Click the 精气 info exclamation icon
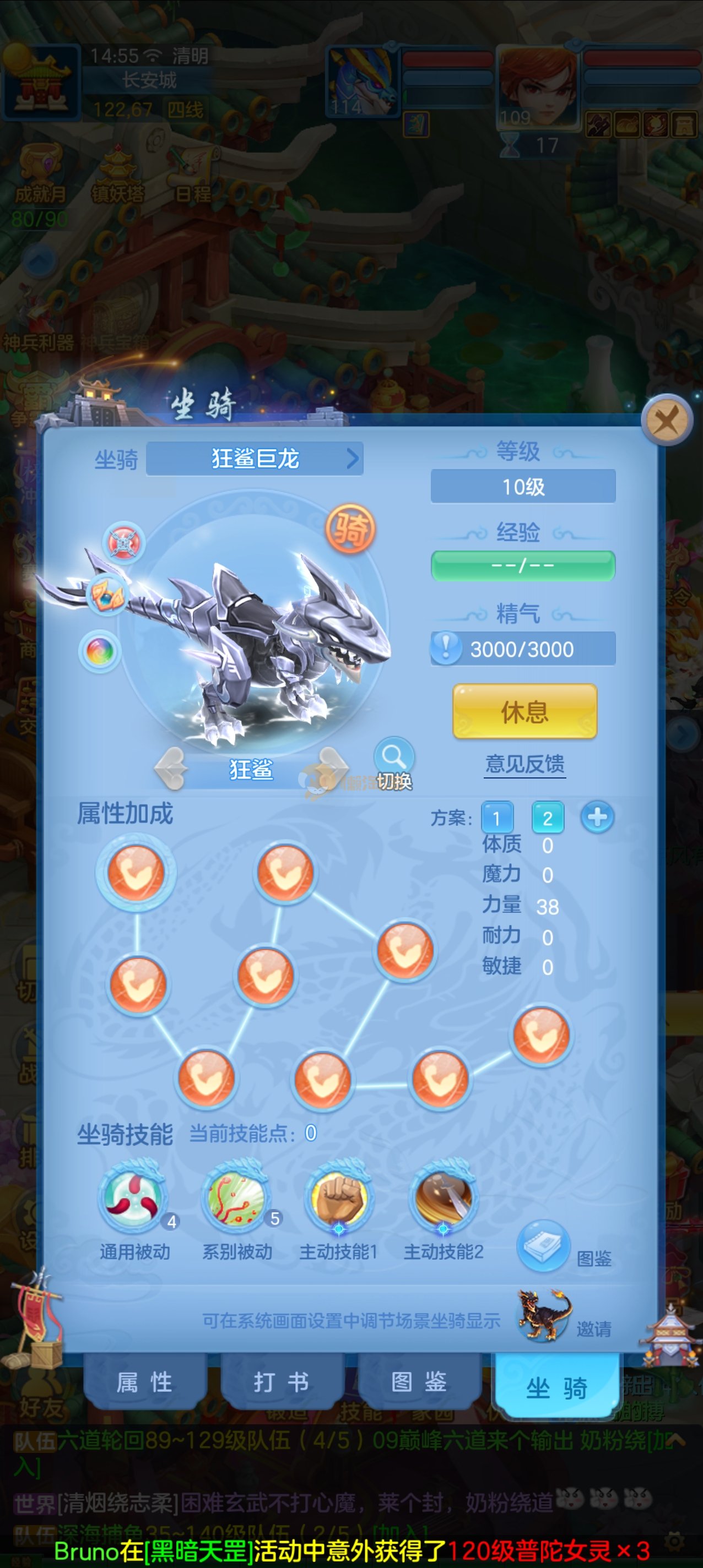This screenshot has height=1568, width=703. pyautogui.click(x=445, y=647)
